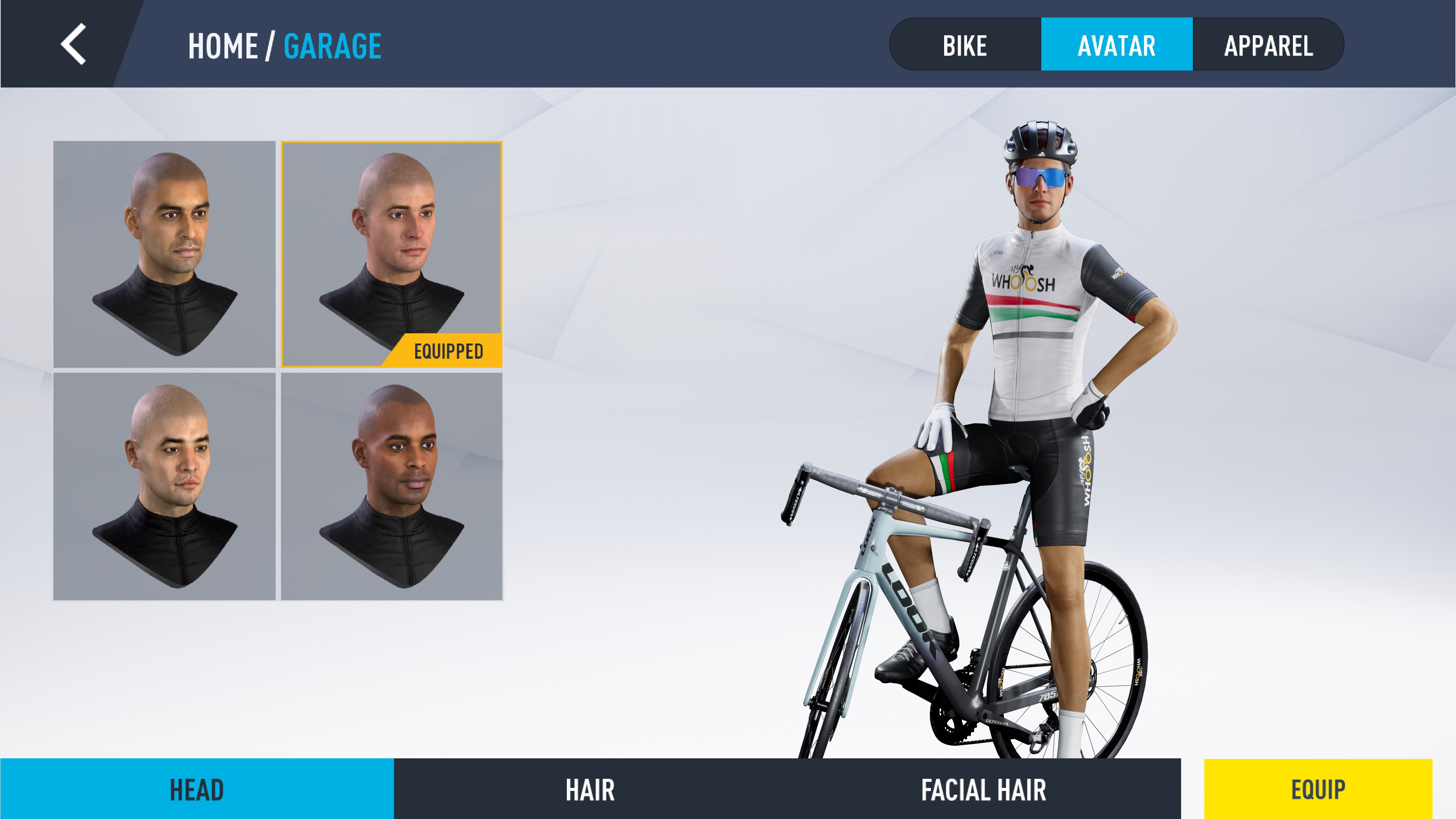Open the Facial Hair category
Image resolution: width=1456 pixels, height=819 pixels.
[x=984, y=789]
